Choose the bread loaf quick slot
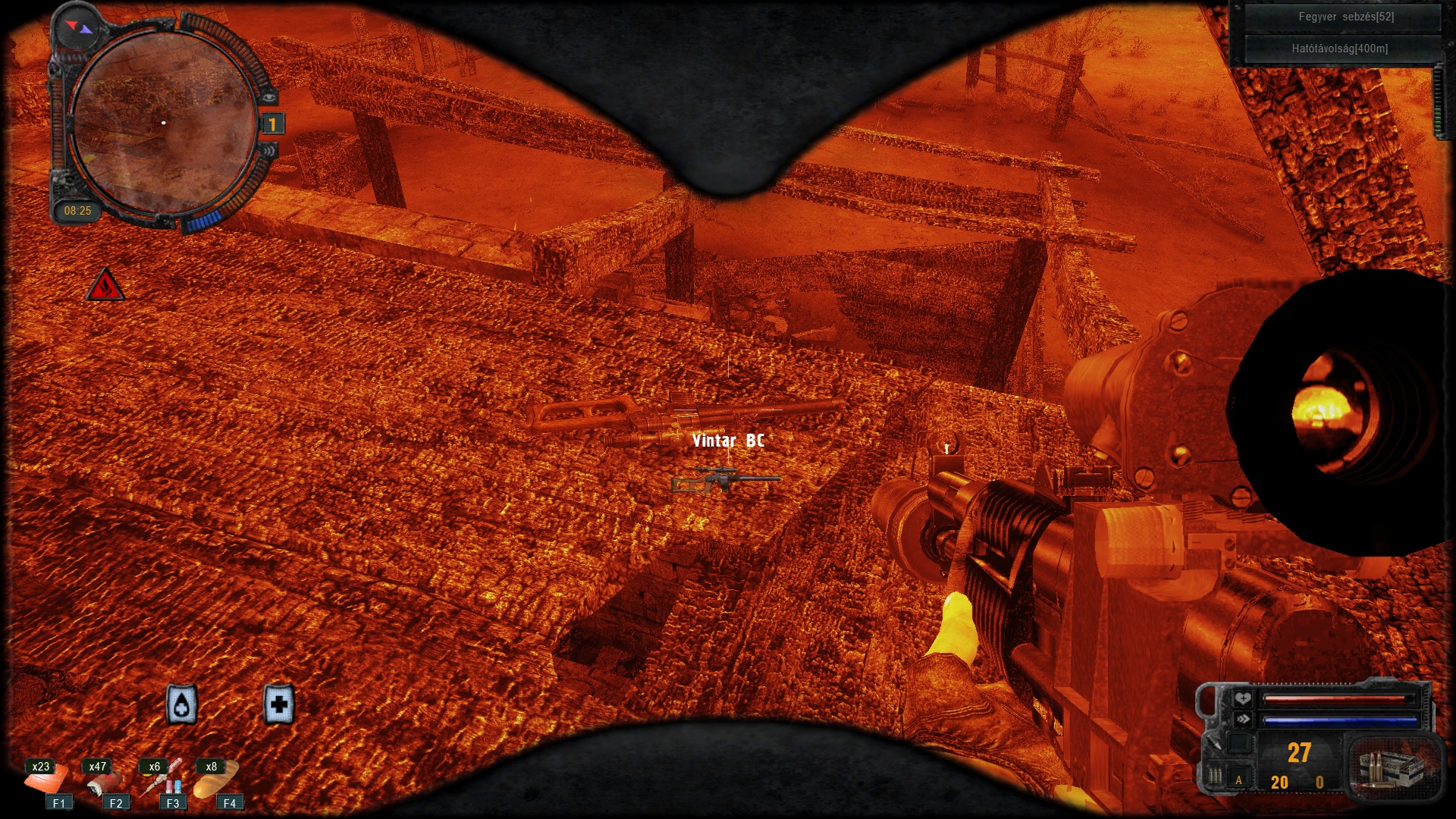1456x819 pixels. (x=215, y=779)
